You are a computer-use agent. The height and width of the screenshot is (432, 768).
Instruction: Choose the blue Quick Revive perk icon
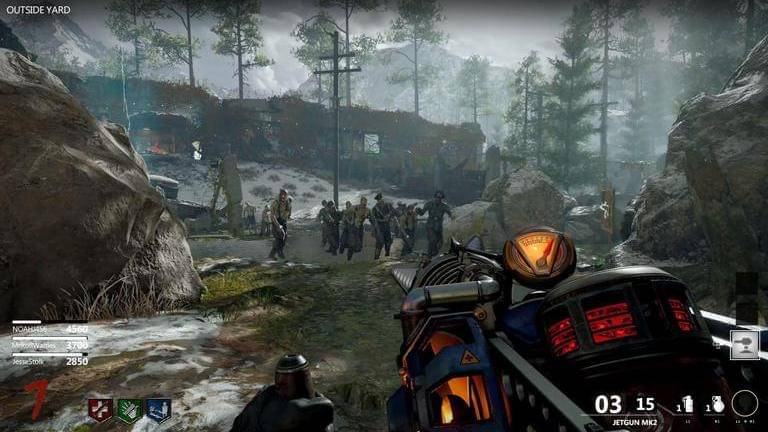tap(158, 410)
